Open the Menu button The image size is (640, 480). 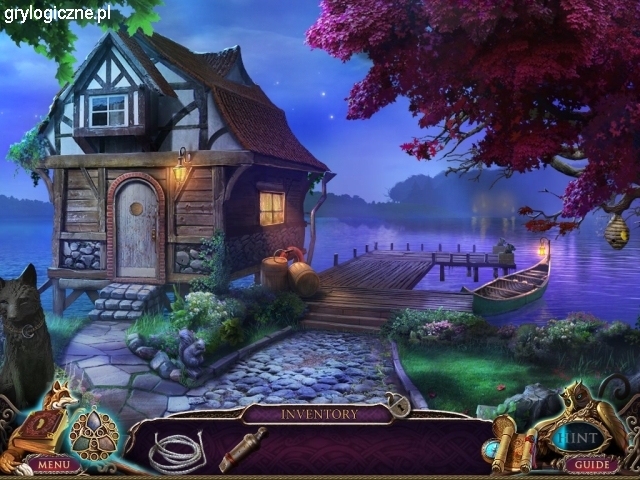point(54,465)
